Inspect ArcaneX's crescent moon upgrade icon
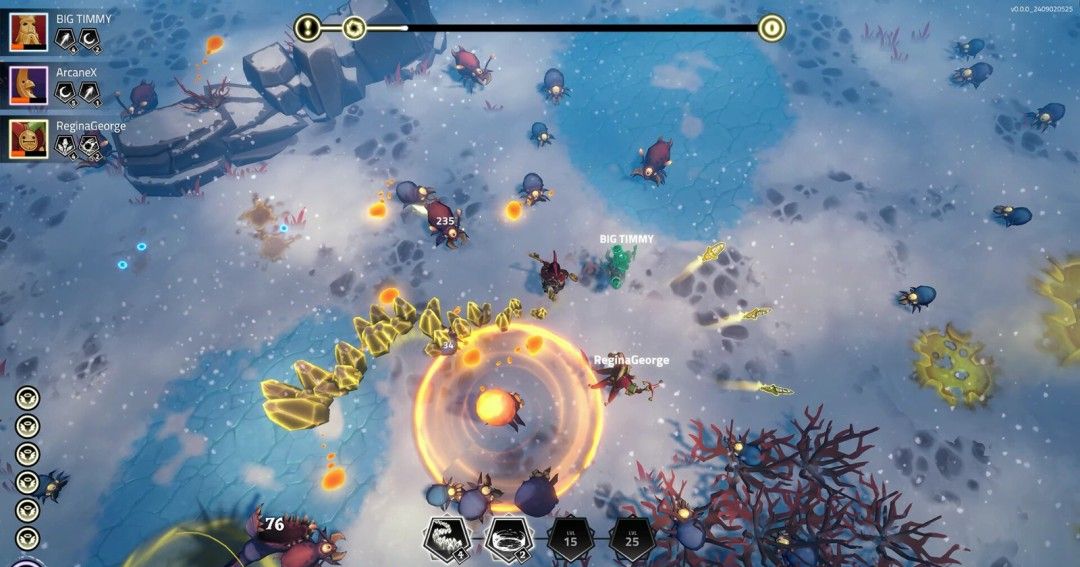 (x=66, y=93)
